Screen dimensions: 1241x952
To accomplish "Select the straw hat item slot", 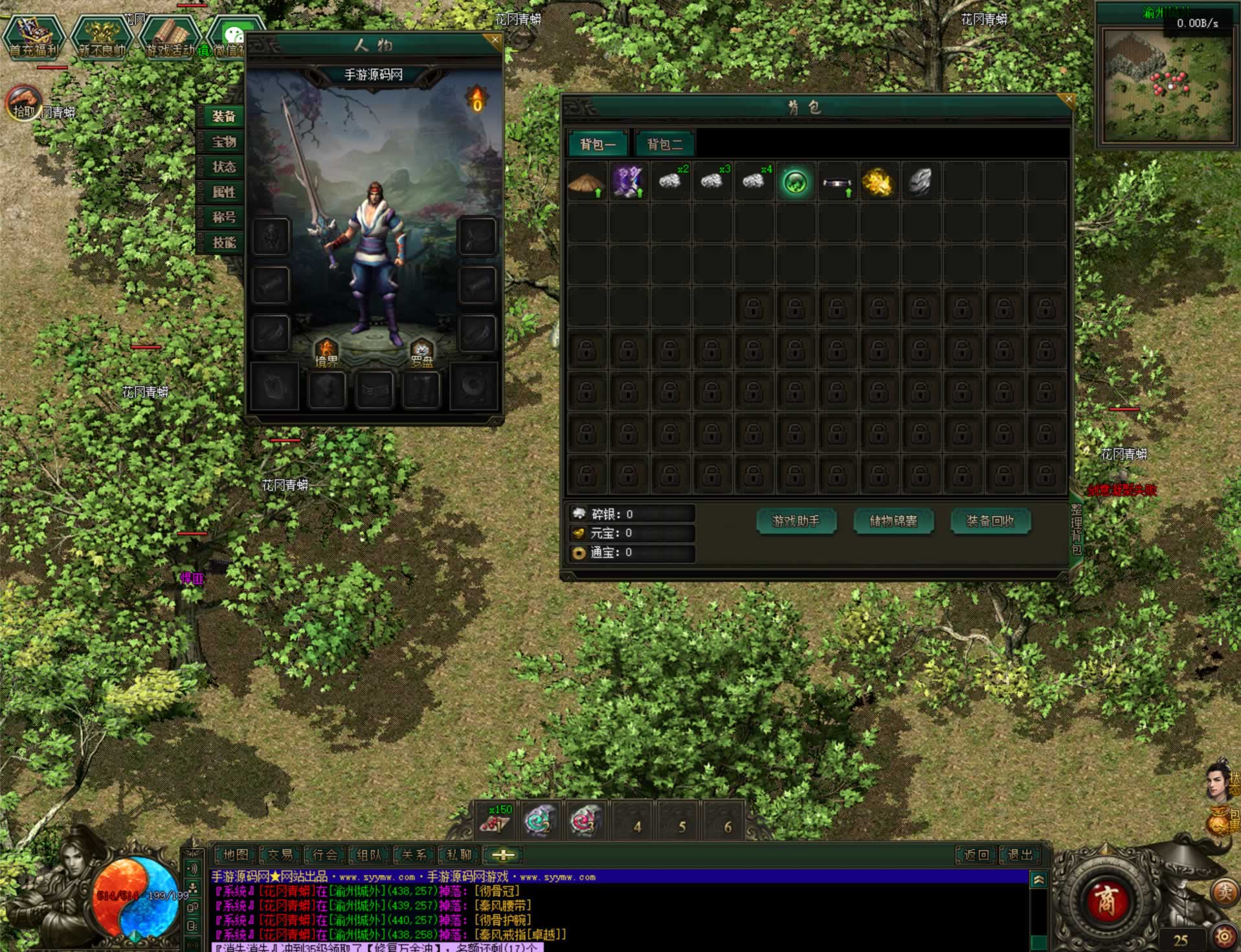I will click(x=587, y=183).
